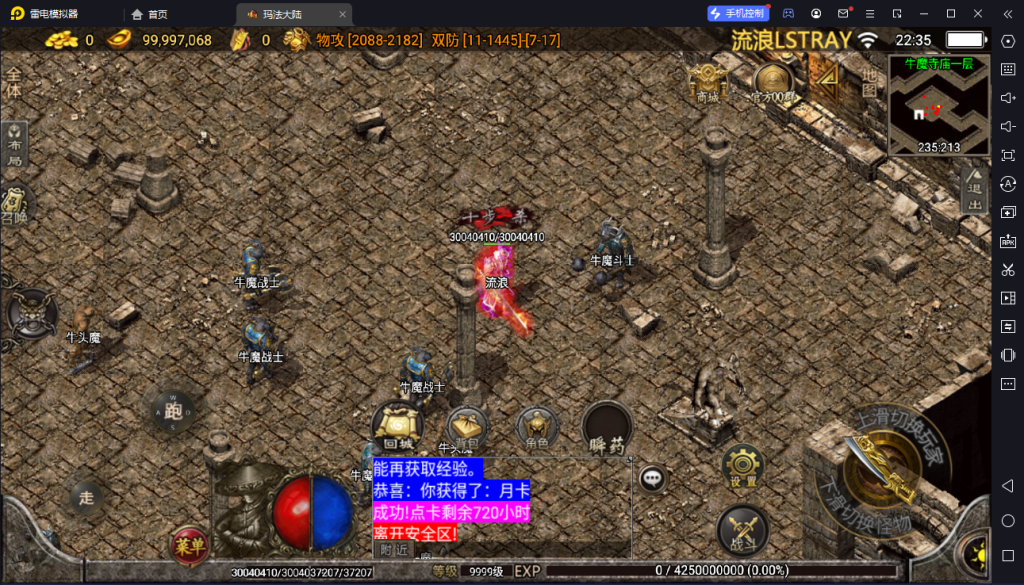Select the 附近 nearby chat tab
The height and width of the screenshot is (585, 1024).
pos(395,549)
